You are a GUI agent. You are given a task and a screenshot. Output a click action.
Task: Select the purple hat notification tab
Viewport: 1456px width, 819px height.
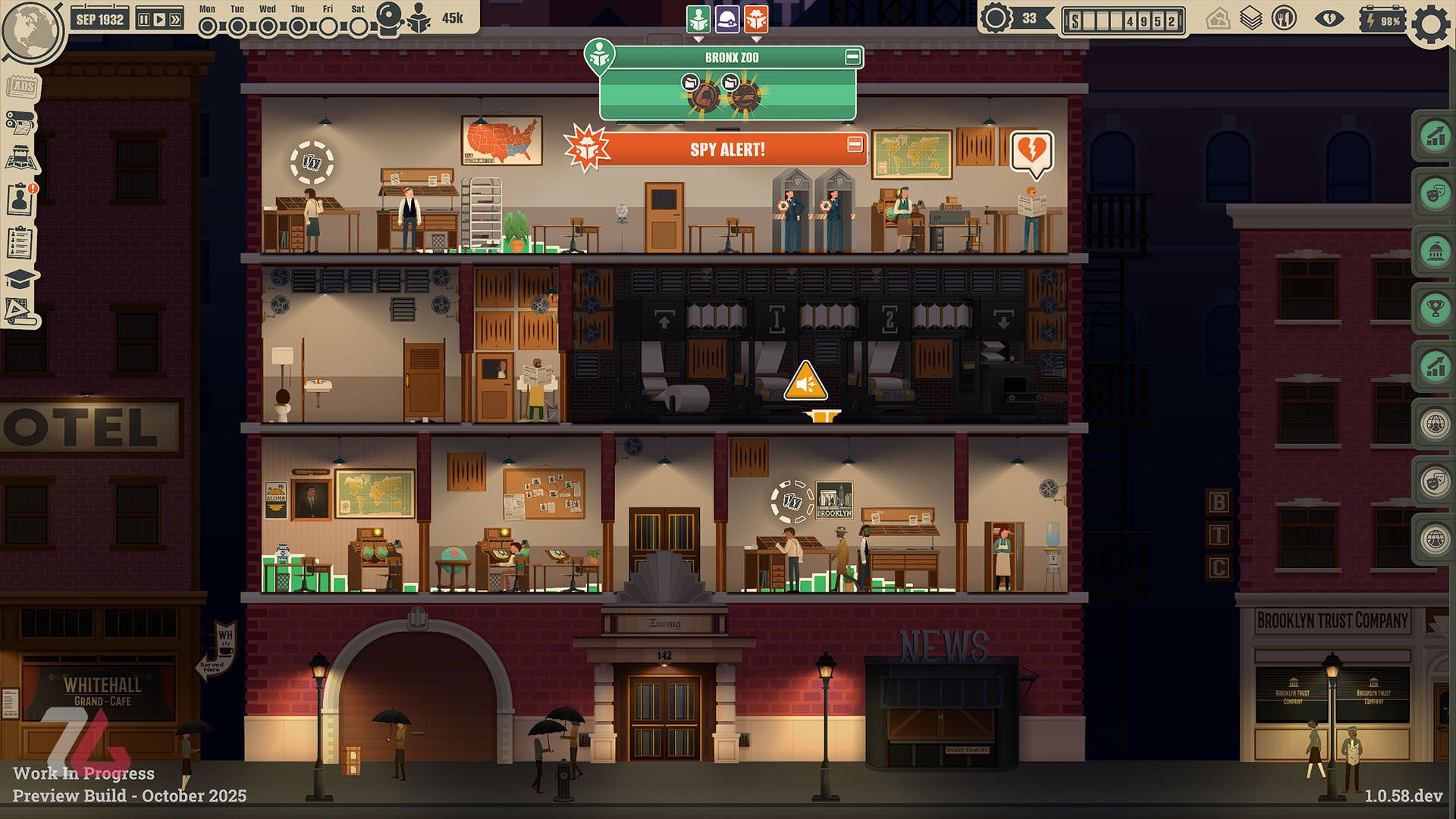pos(727,19)
